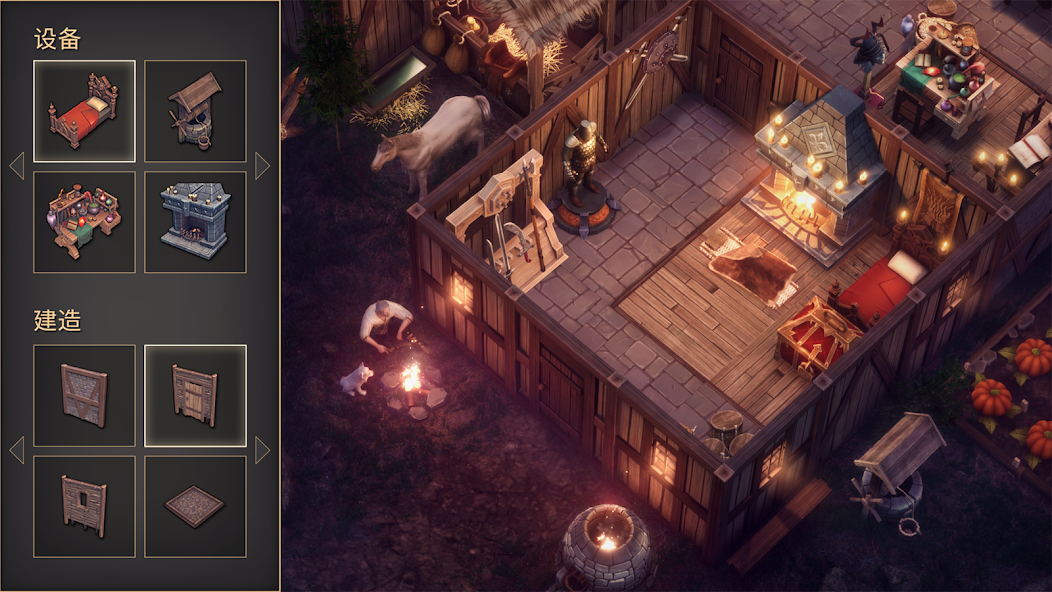This screenshot has height=592, width=1052.
Task: Pick the wall with window piece
Action: click(x=84, y=506)
